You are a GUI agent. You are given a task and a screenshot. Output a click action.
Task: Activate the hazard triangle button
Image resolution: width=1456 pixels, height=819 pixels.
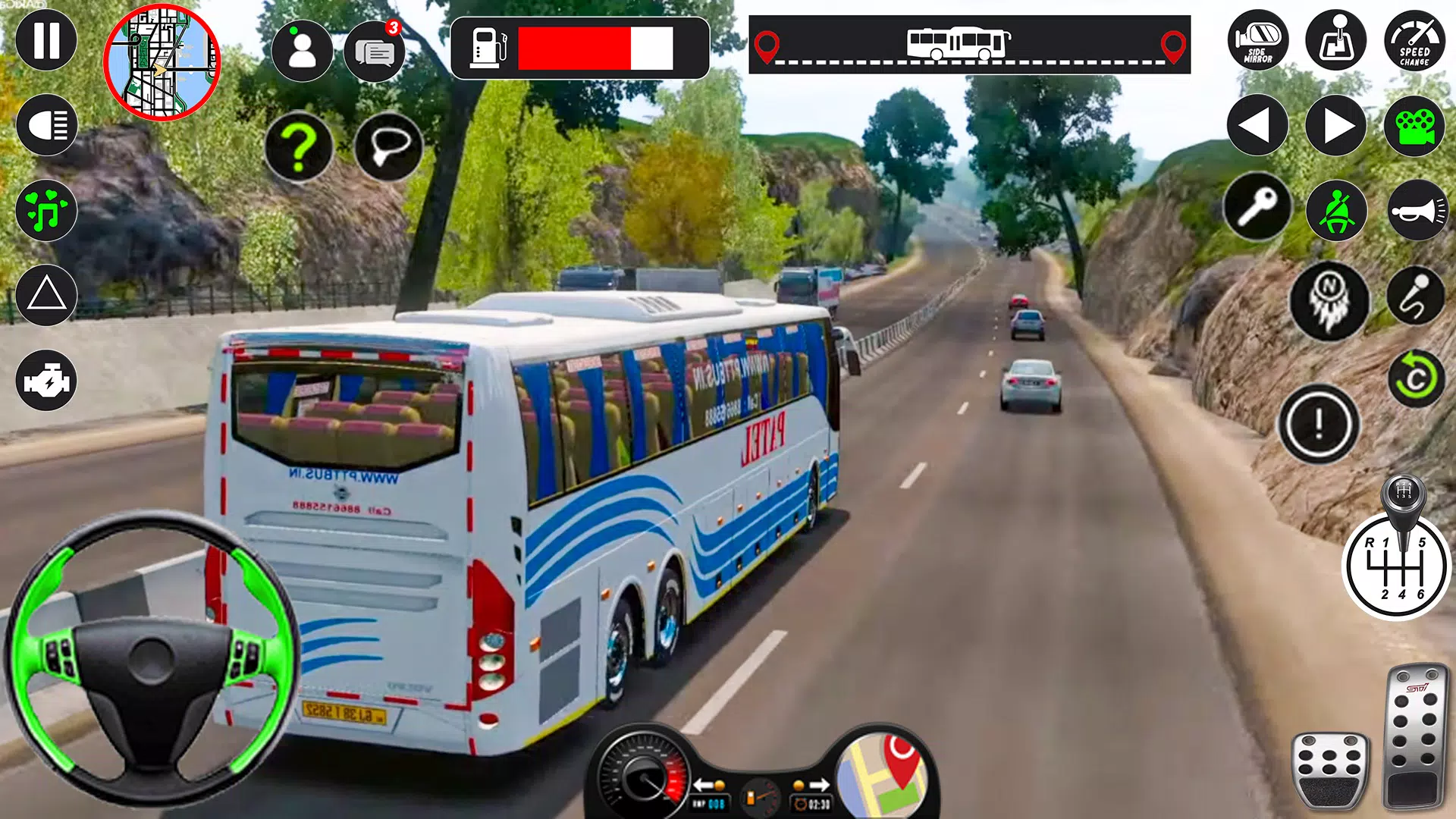[46, 295]
